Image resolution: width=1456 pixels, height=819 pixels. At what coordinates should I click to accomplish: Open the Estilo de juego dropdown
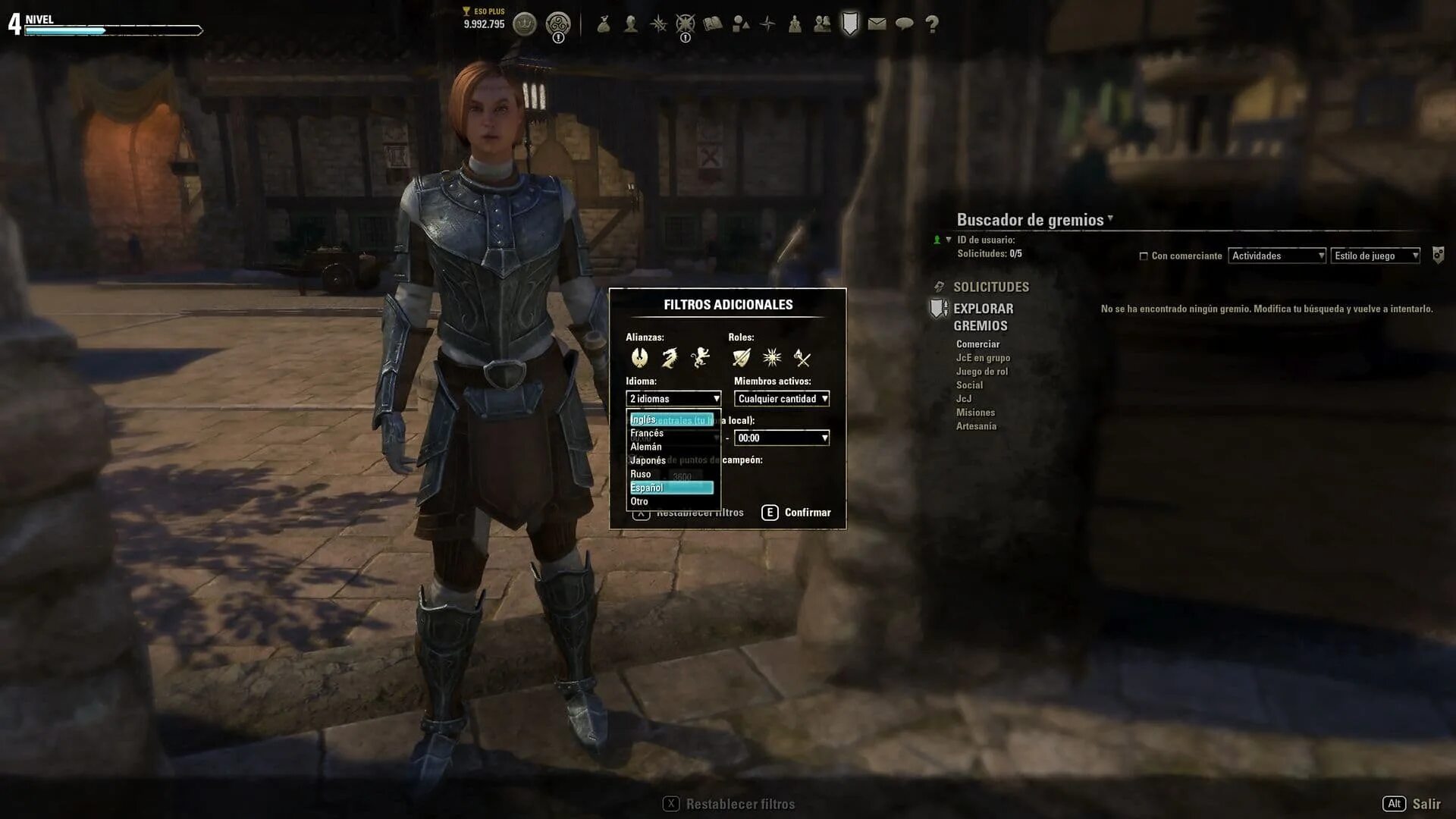1375,256
